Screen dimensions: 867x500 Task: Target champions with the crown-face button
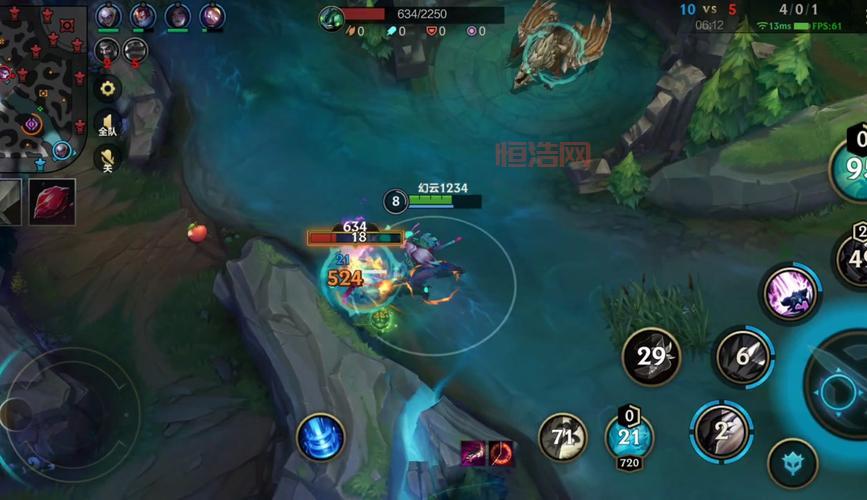coord(792,463)
